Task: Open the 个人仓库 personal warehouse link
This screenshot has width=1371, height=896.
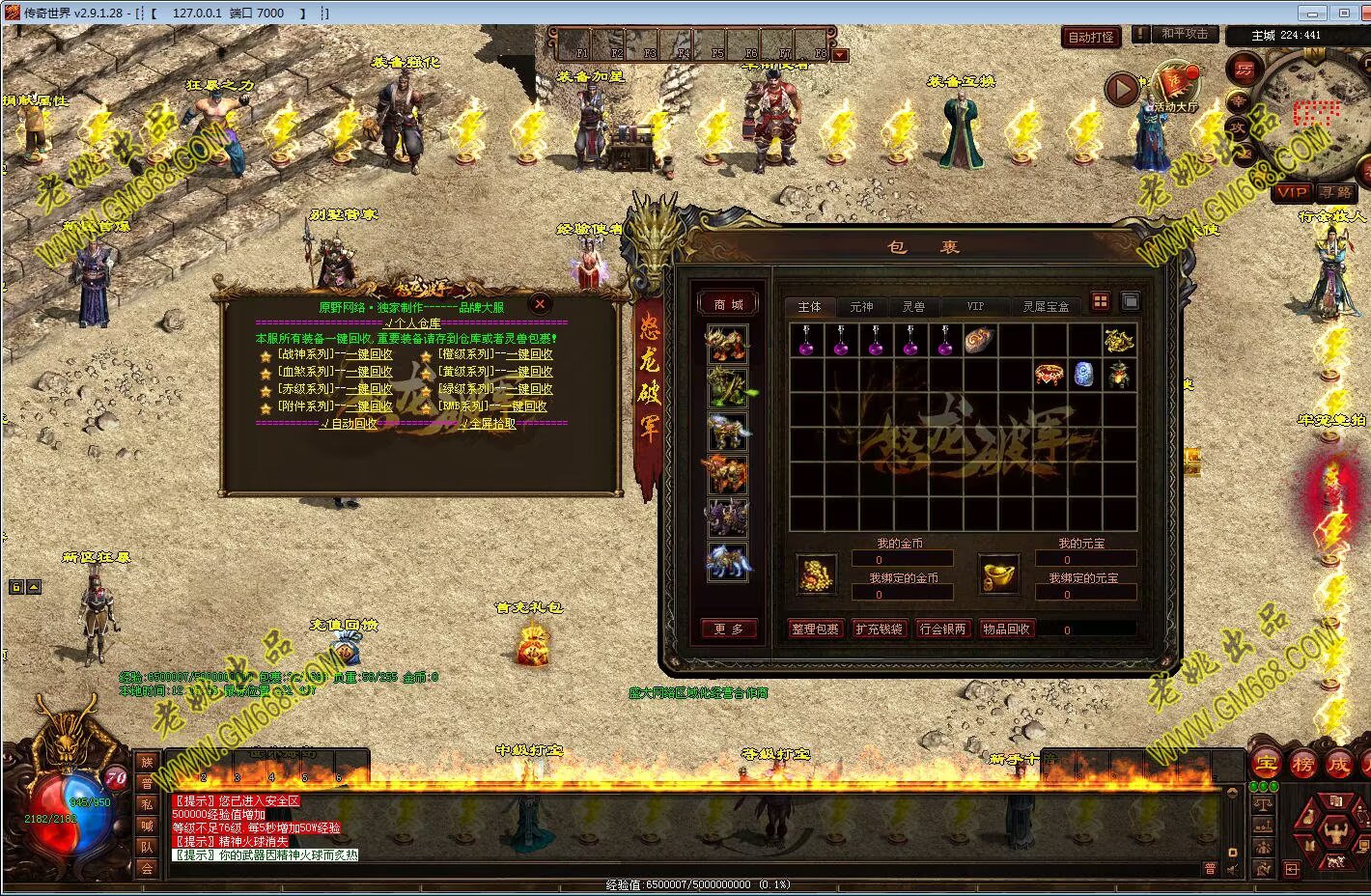Action: pos(412,323)
